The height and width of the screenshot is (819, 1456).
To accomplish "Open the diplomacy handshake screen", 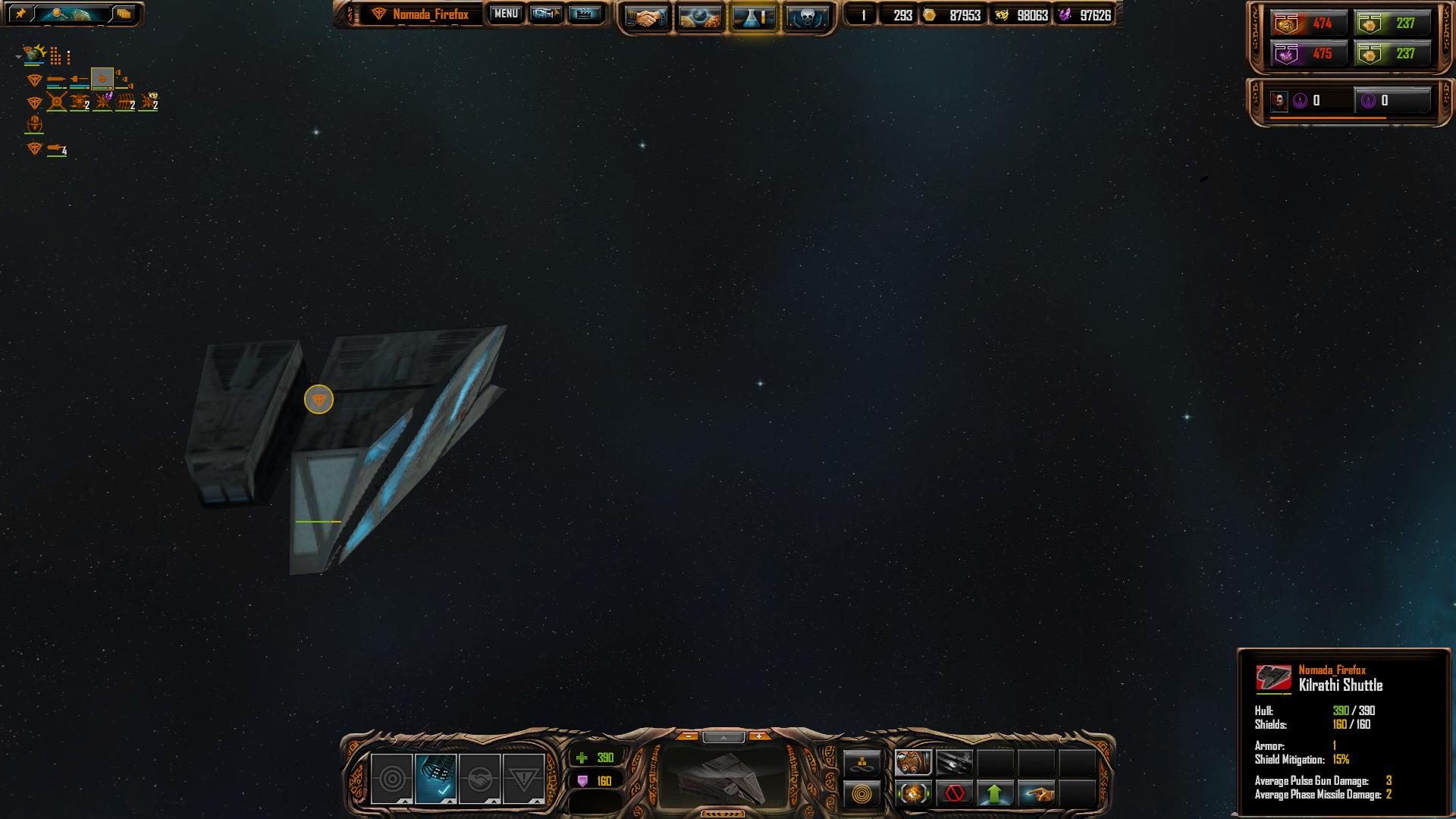I will [x=645, y=17].
